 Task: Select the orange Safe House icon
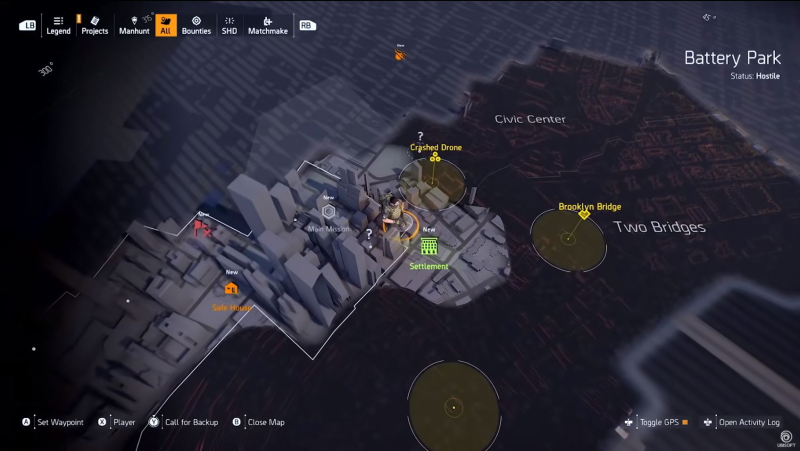(232, 289)
